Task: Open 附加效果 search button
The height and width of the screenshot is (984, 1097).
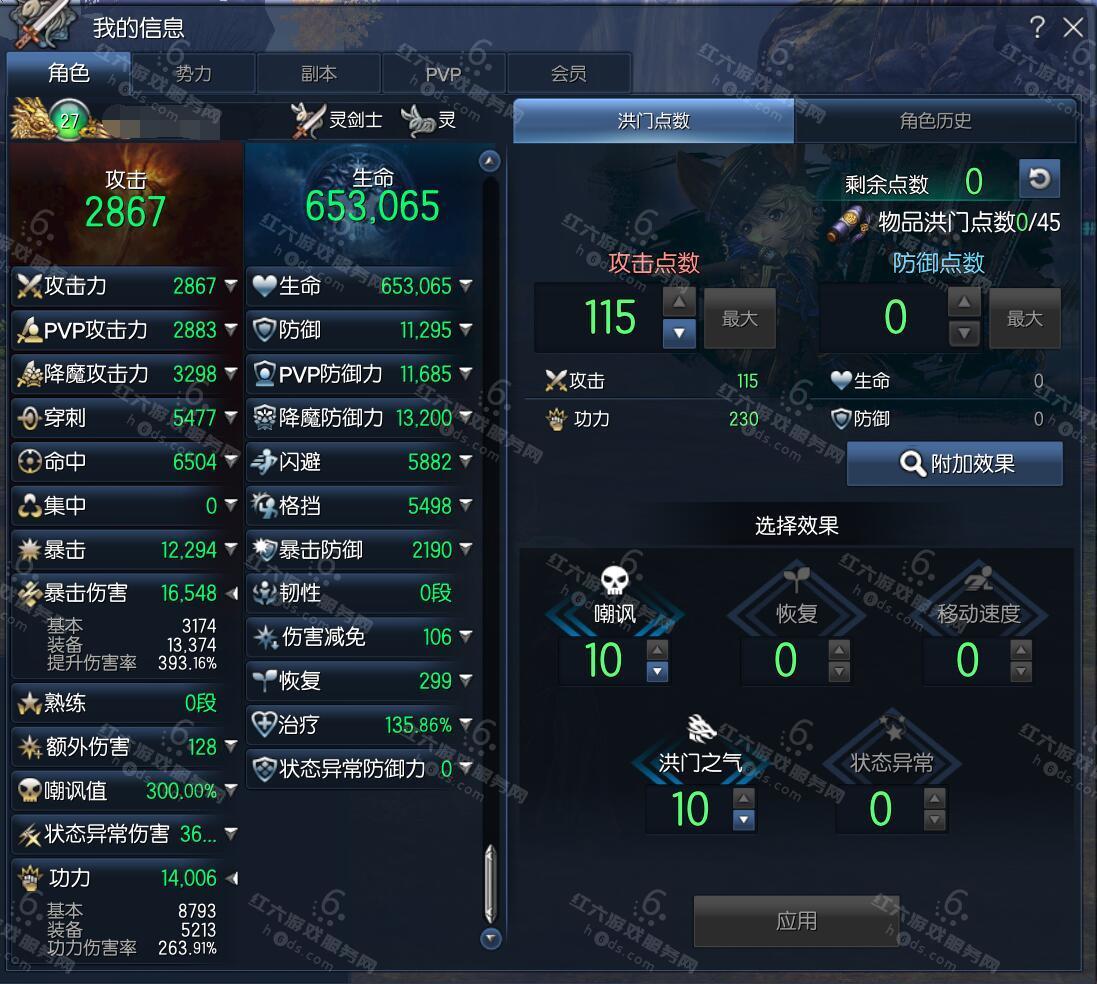Action: (x=954, y=464)
